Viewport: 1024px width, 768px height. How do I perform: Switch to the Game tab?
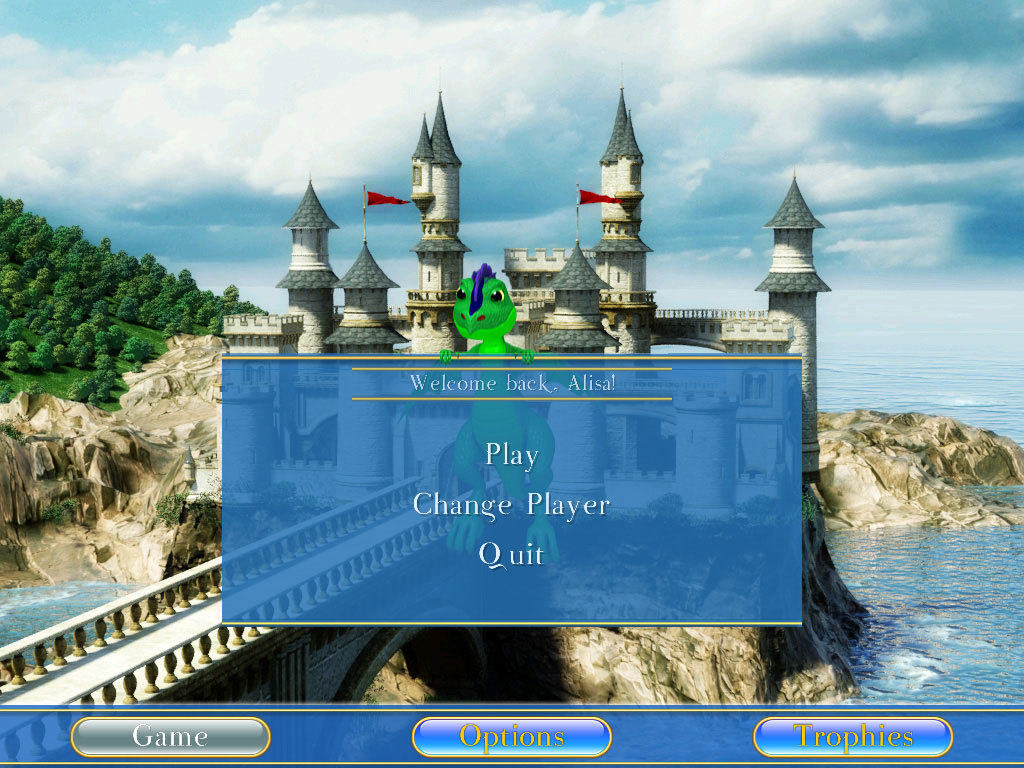click(x=170, y=737)
